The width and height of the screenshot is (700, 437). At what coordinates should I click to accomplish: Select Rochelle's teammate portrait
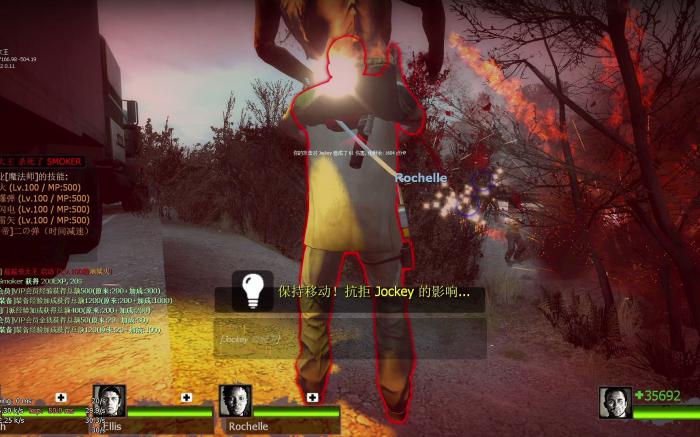pos(235,400)
